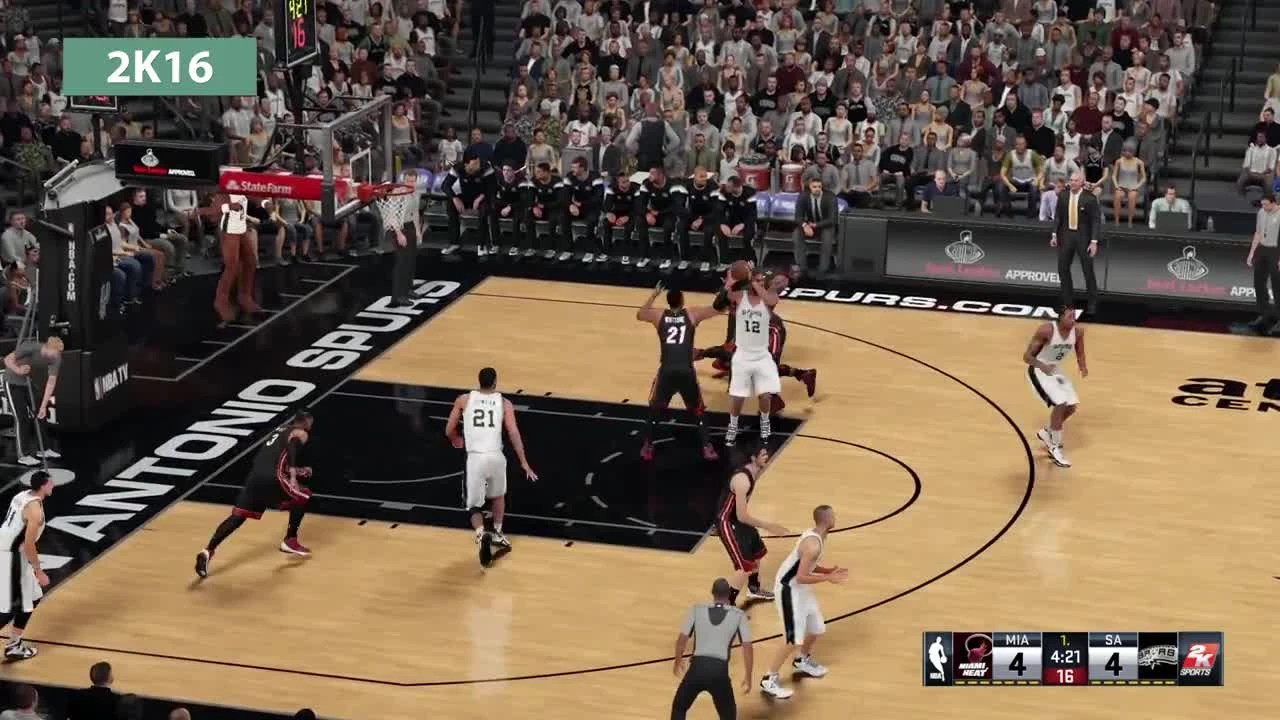Select the SA team abbreviation on the scoreboard
This screenshot has width=1280, height=720.
pyautogui.click(x=1112, y=639)
